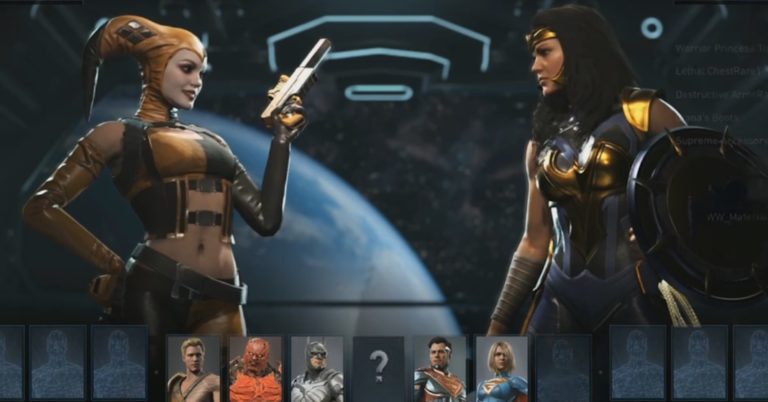Pick the Batman character tile
768x402 pixels.
tap(317, 367)
